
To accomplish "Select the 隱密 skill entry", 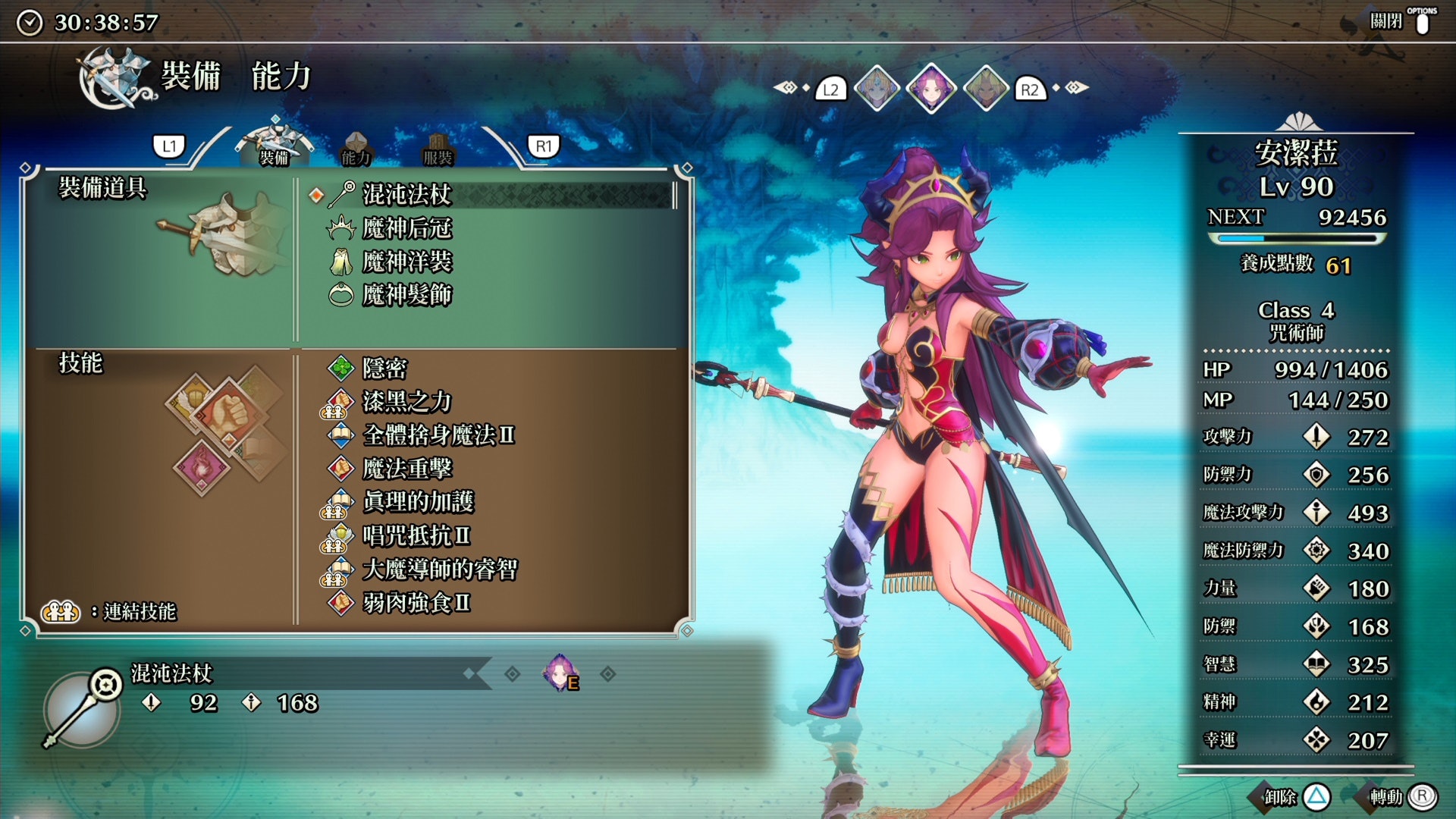I will point(384,369).
